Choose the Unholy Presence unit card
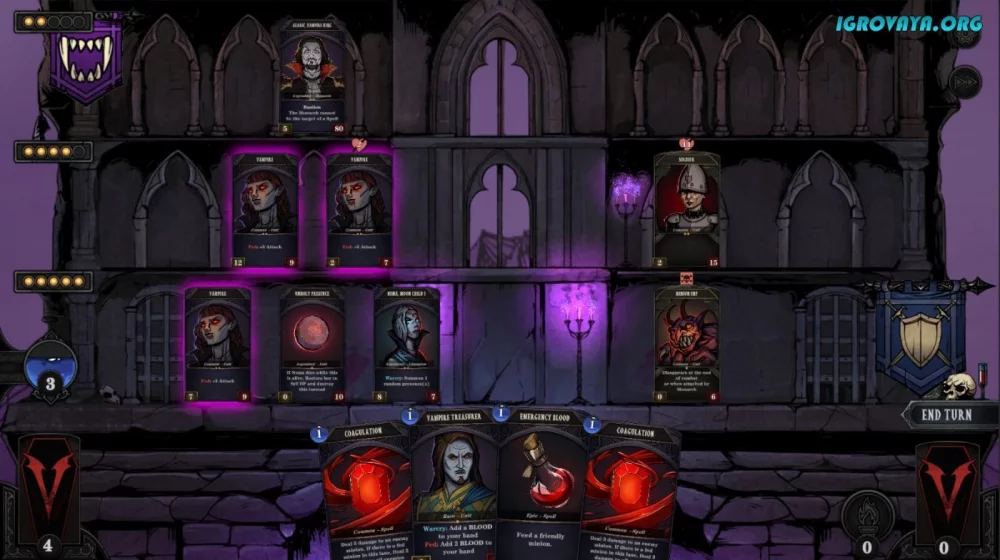This screenshot has width=1000, height=560. 311,345
